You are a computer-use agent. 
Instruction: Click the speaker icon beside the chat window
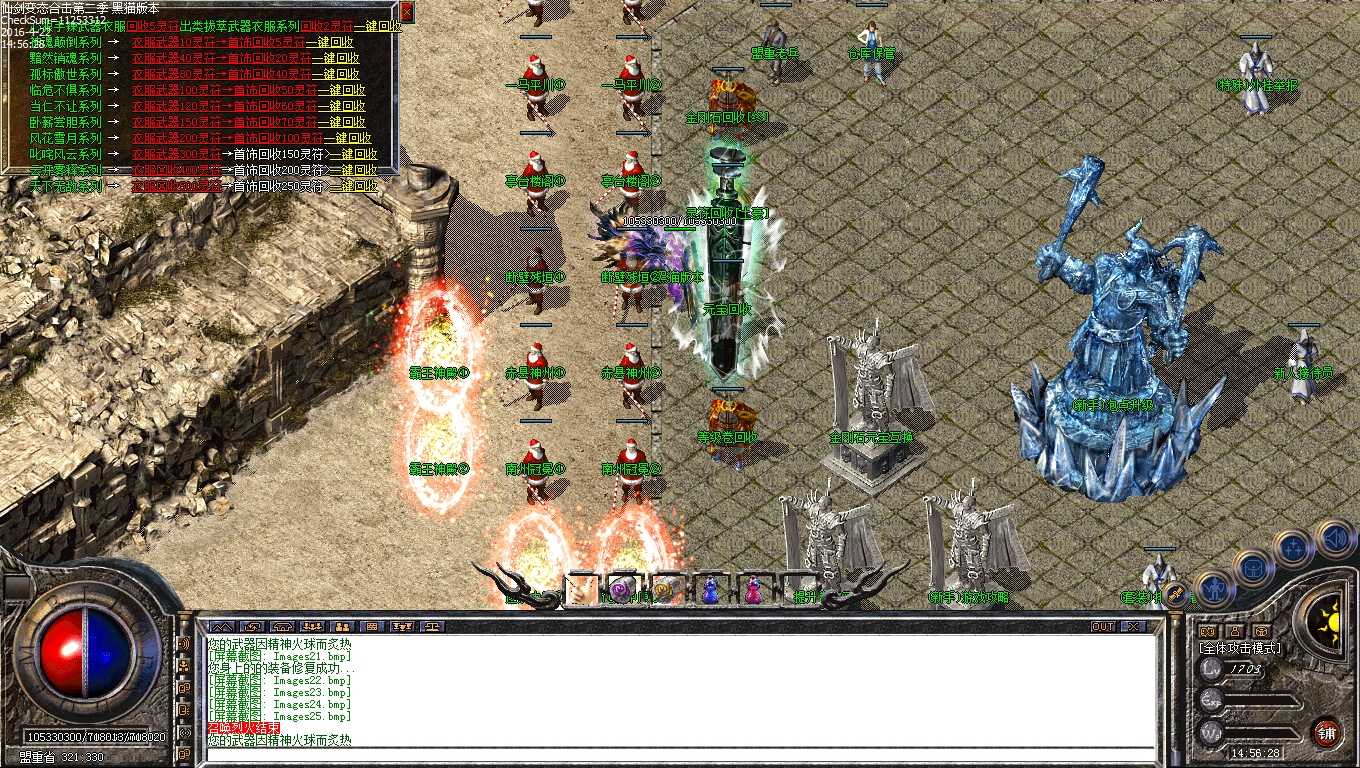coord(1332,541)
